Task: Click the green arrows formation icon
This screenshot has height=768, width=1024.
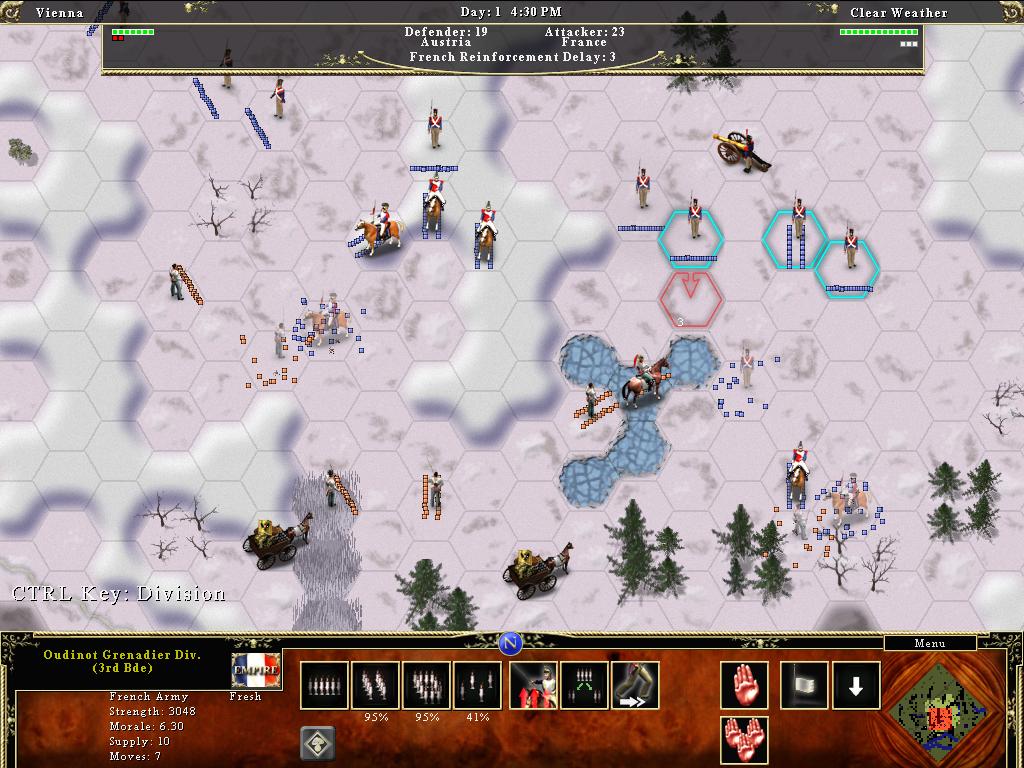Action: (584, 685)
